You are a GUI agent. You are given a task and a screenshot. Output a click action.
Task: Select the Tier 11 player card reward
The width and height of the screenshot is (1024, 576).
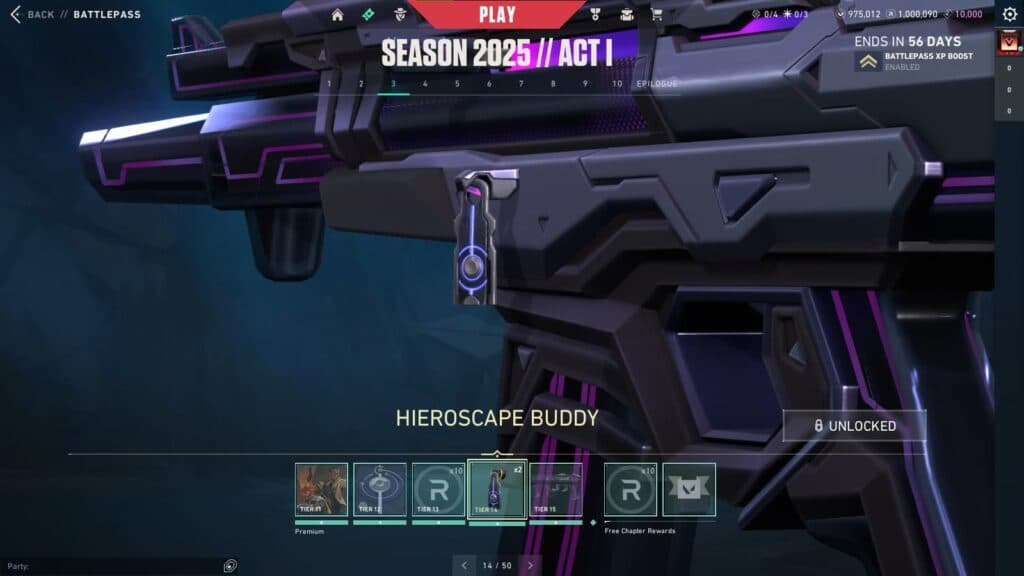[x=322, y=489]
